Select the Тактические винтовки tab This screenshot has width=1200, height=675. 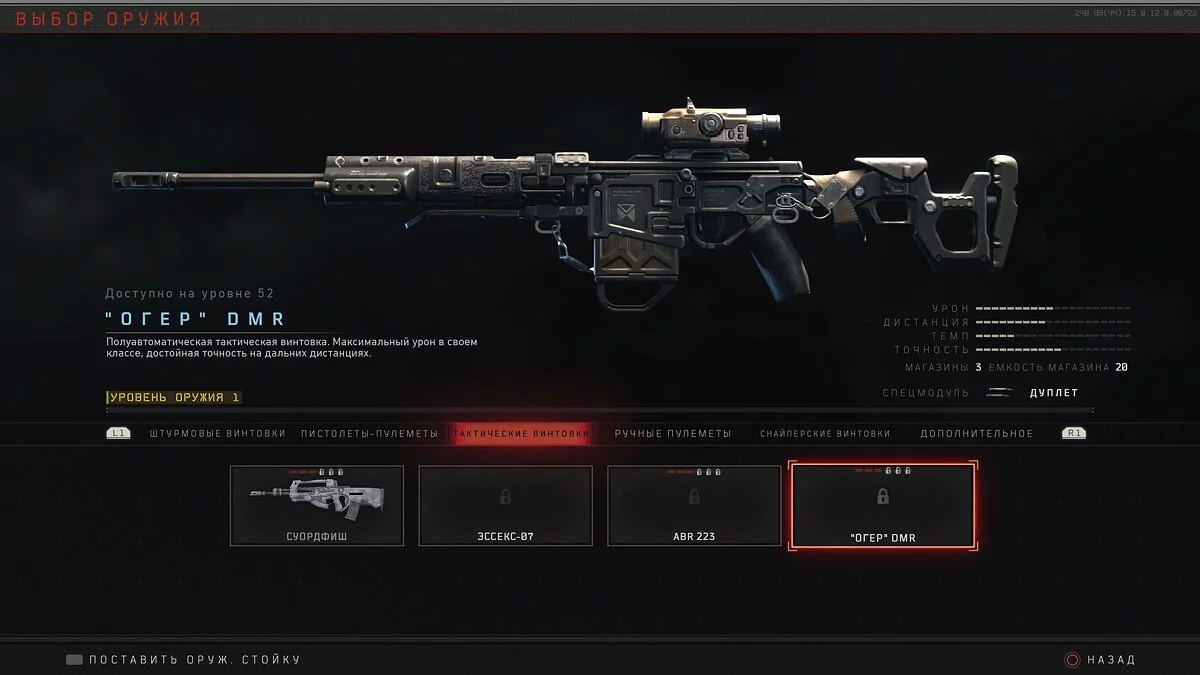click(520, 433)
